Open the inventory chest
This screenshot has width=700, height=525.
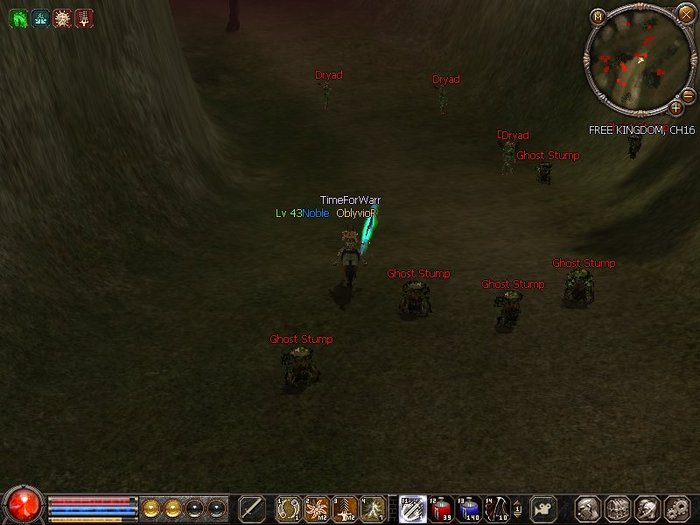click(616, 508)
